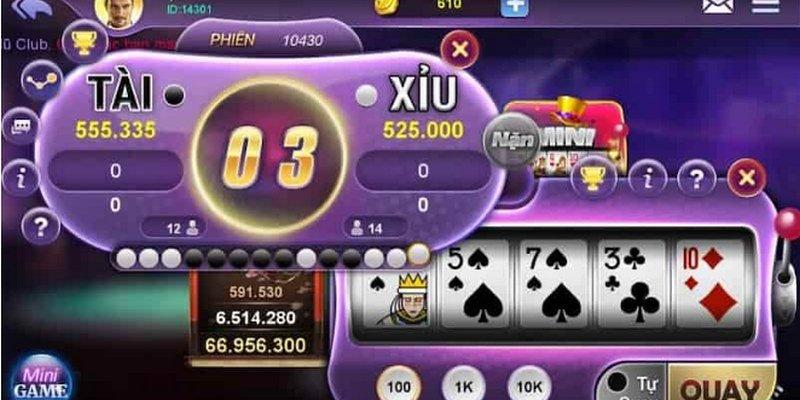Open mini poker trophy rankings
This screenshot has width=800, height=400.
click(x=592, y=178)
